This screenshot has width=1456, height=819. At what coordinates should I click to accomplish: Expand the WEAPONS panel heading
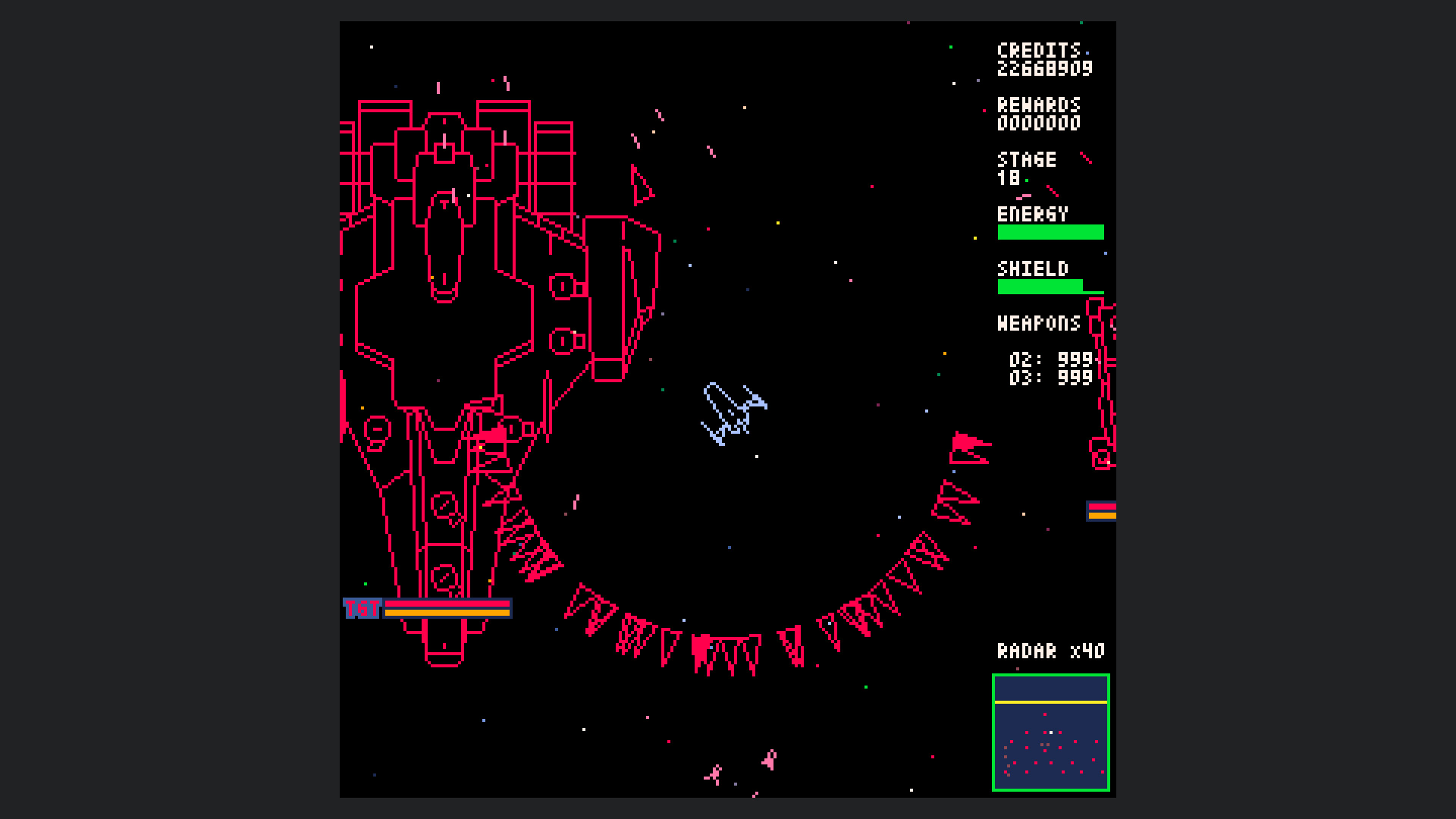tap(1039, 324)
